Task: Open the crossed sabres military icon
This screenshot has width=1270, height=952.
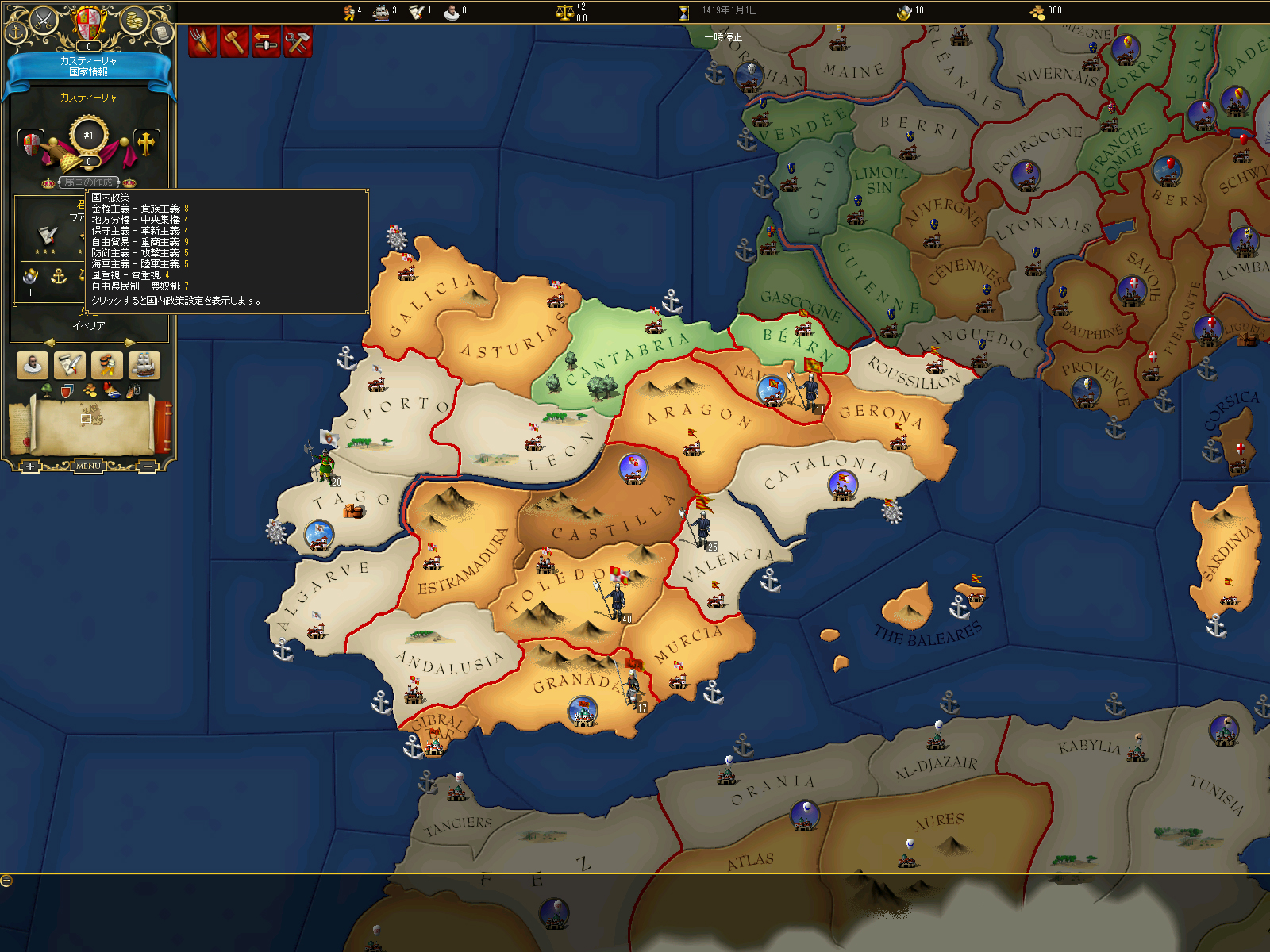Action: pos(42,19)
